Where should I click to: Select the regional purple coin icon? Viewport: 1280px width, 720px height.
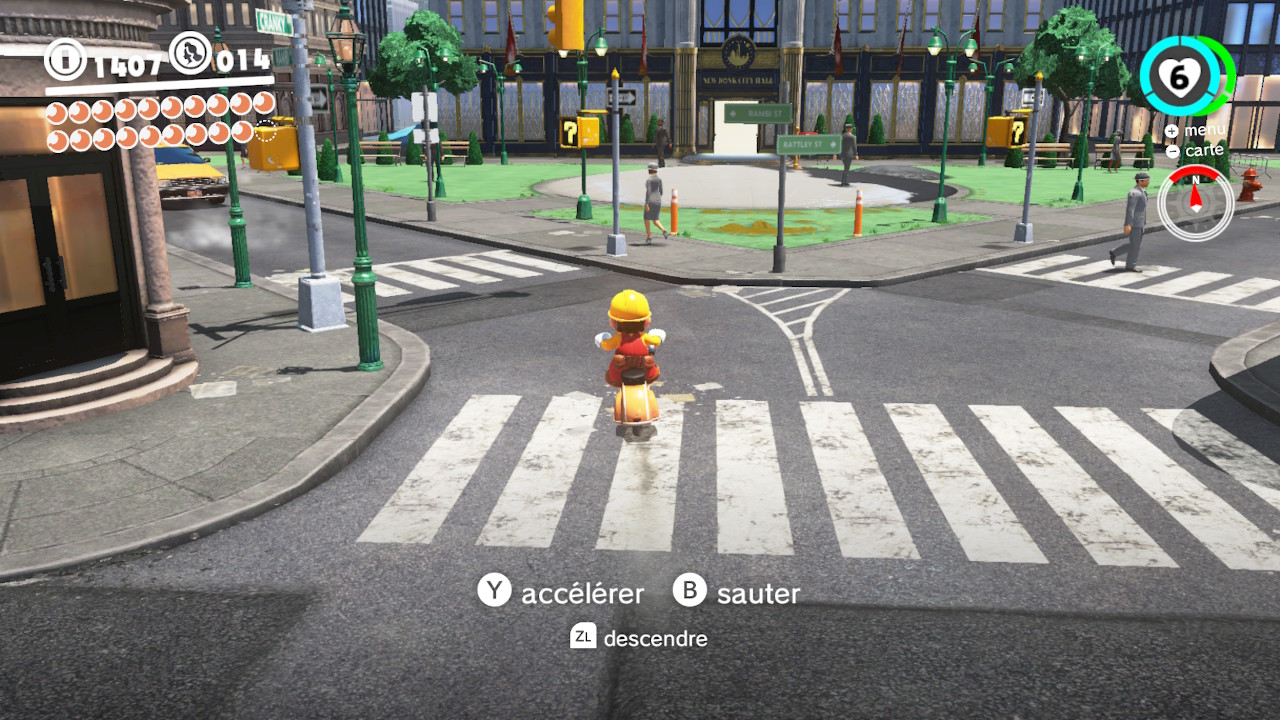coord(190,54)
